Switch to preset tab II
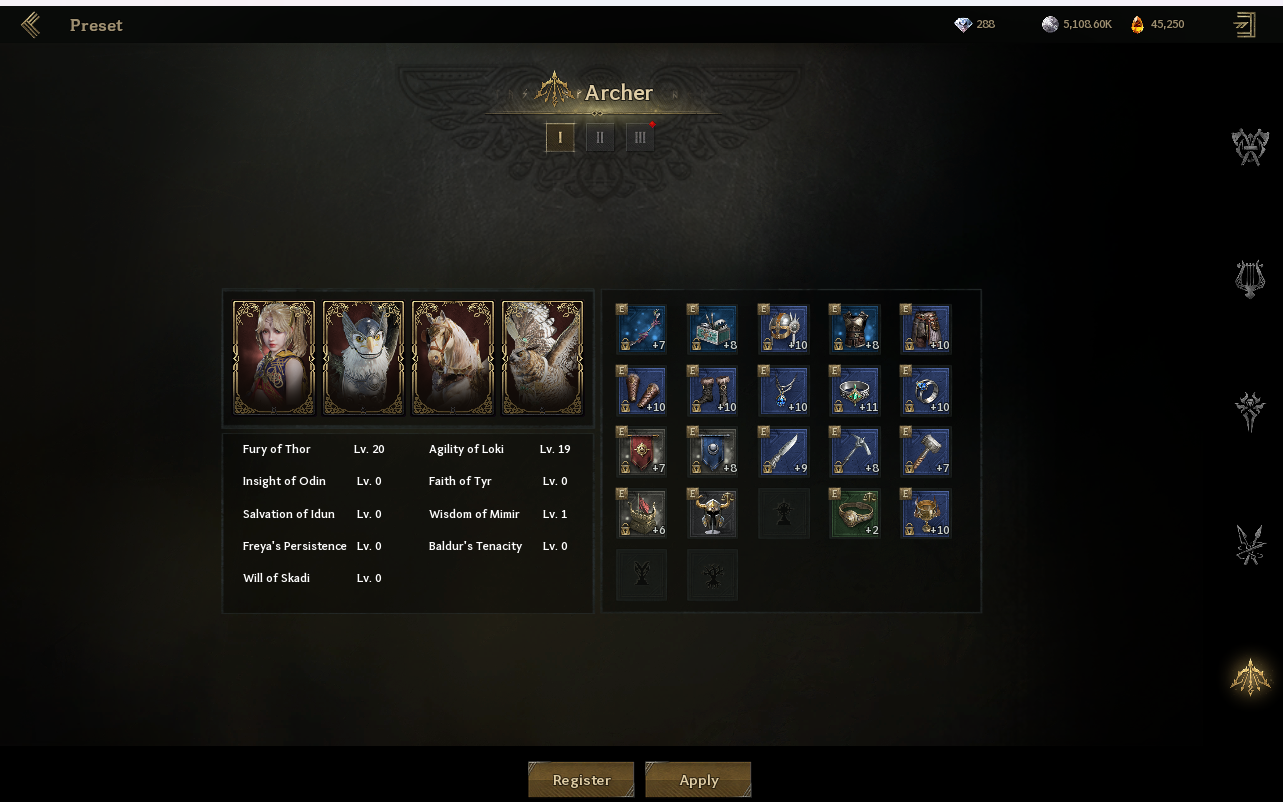Viewport: 1283px width, 802px height. click(x=600, y=138)
